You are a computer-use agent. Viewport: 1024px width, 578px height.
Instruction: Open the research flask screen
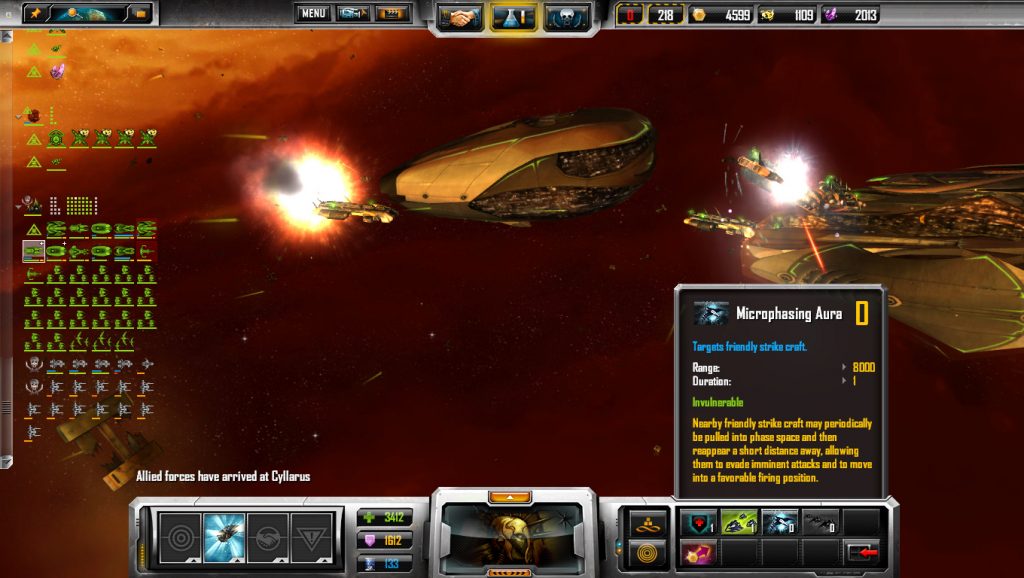514,16
